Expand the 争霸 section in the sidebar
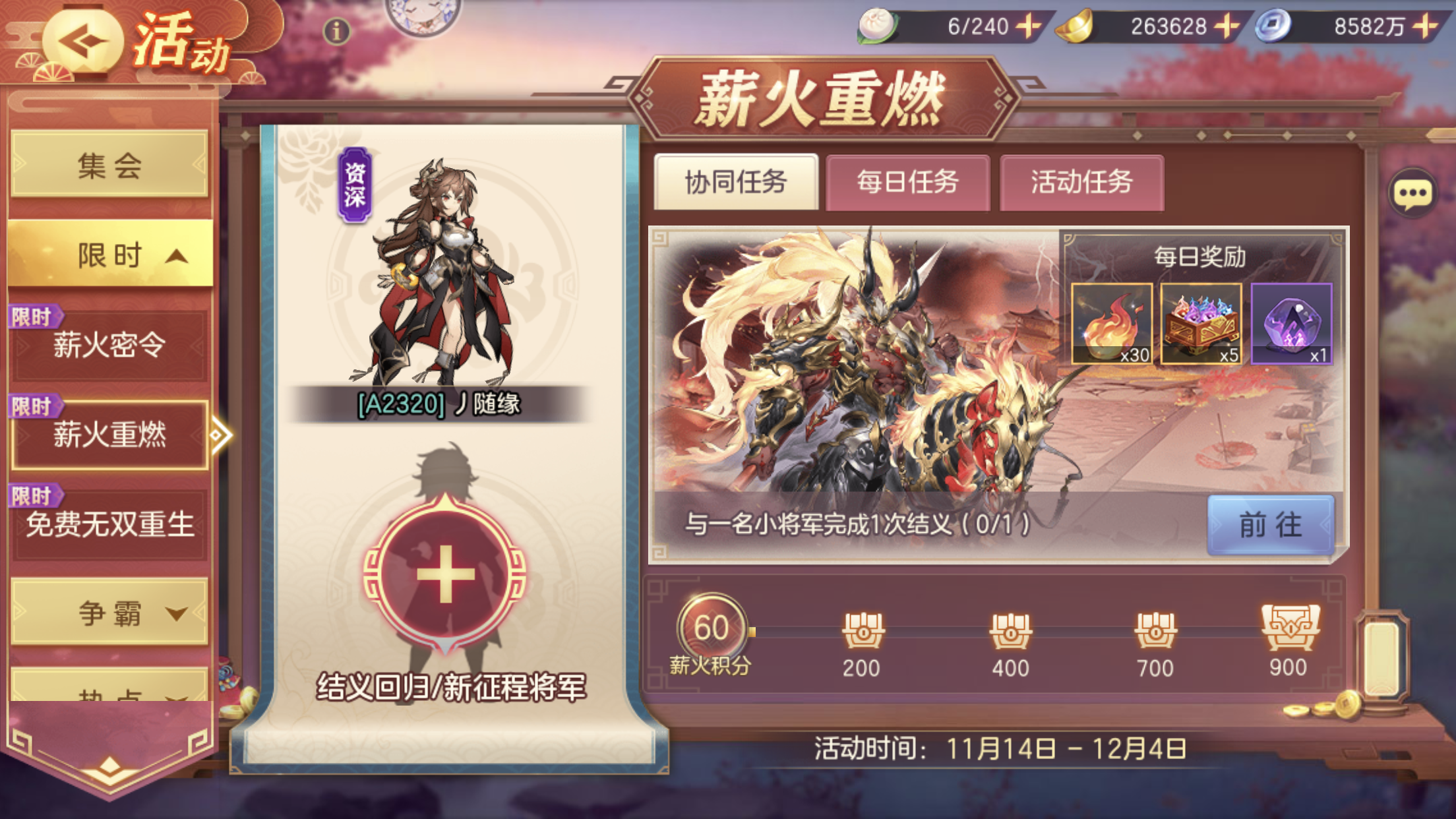 [x=109, y=613]
